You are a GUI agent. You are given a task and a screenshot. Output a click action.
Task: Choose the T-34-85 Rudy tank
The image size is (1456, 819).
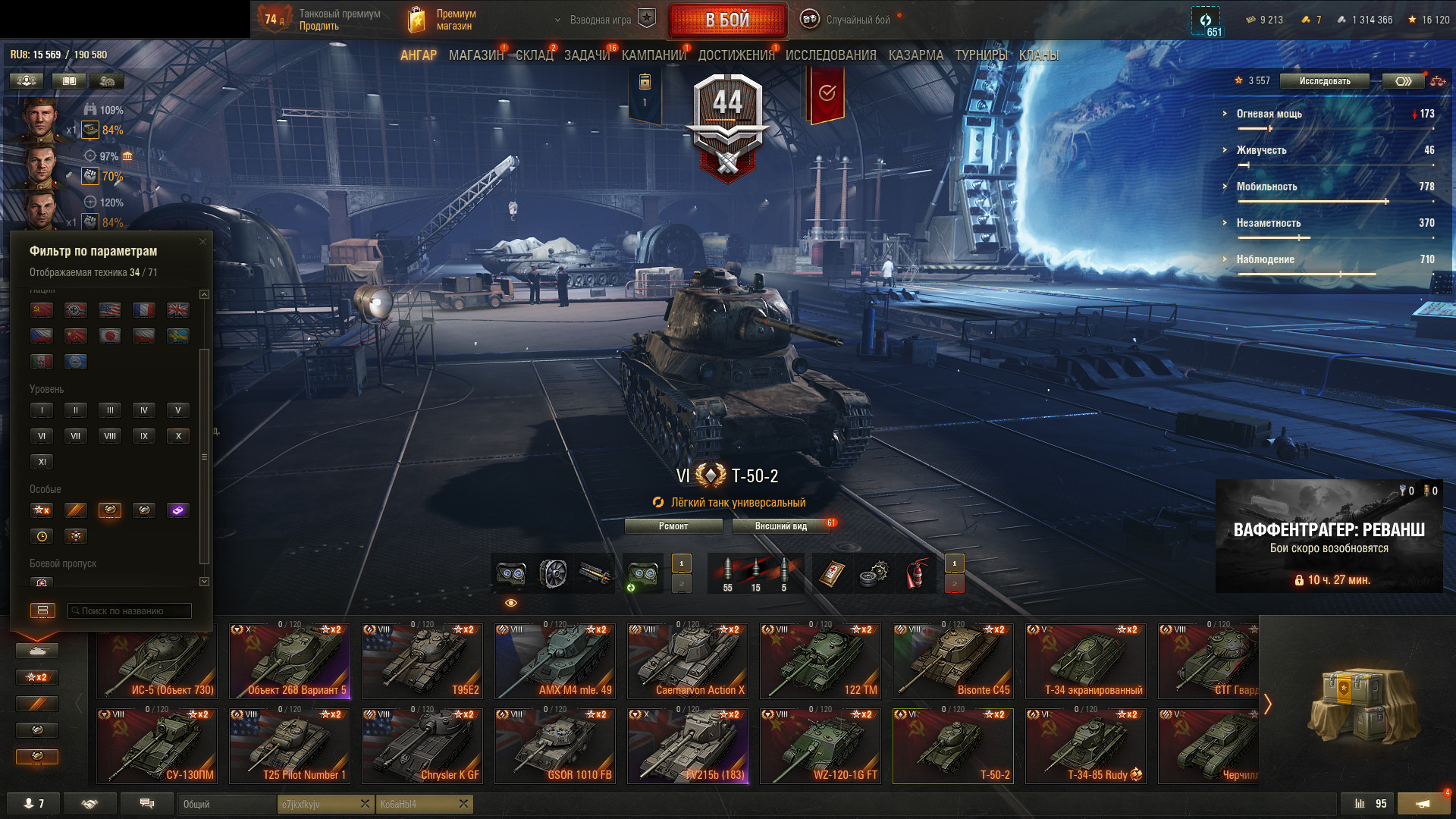click(1085, 746)
